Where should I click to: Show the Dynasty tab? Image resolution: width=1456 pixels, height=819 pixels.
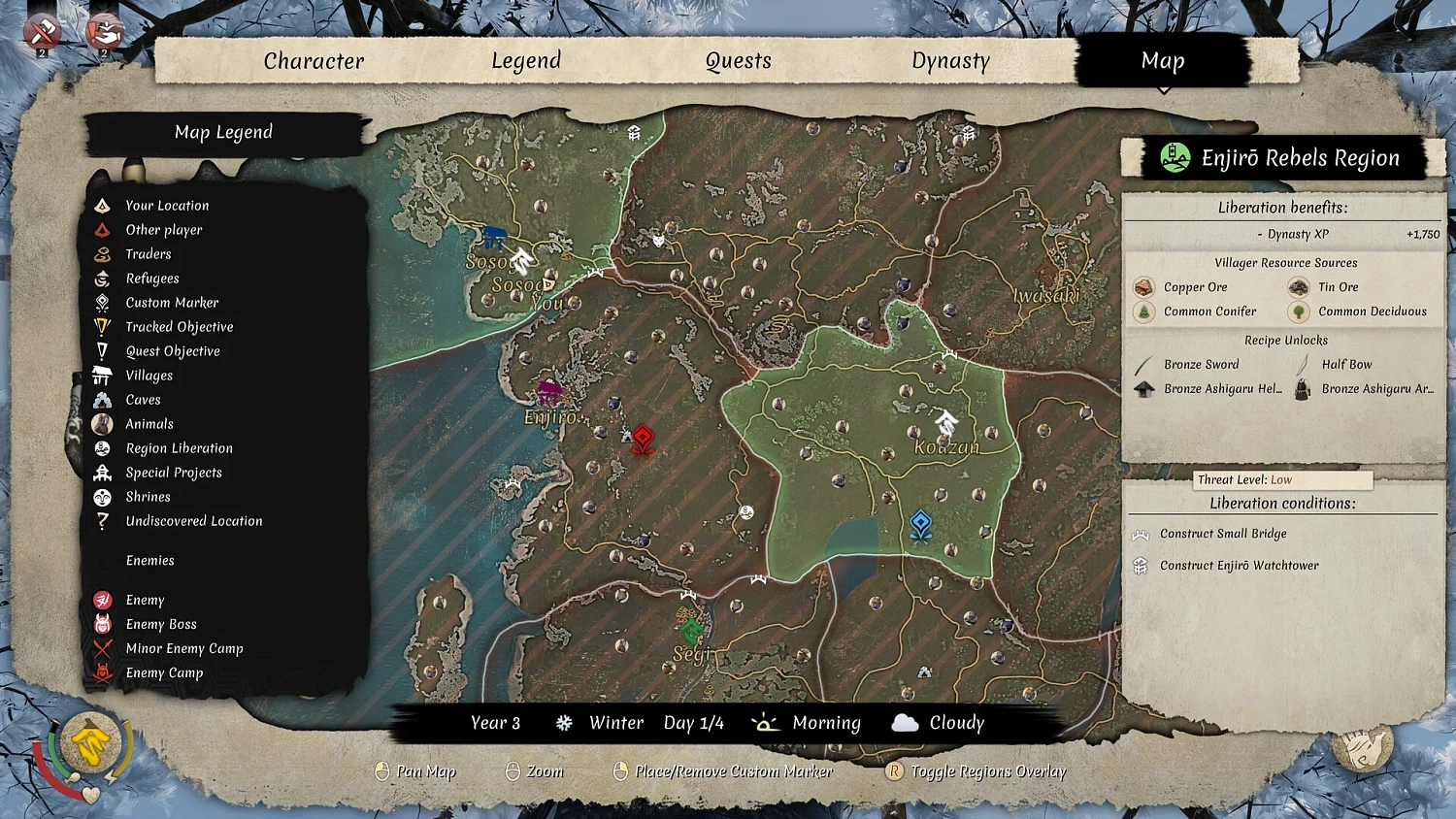click(950, 61)
